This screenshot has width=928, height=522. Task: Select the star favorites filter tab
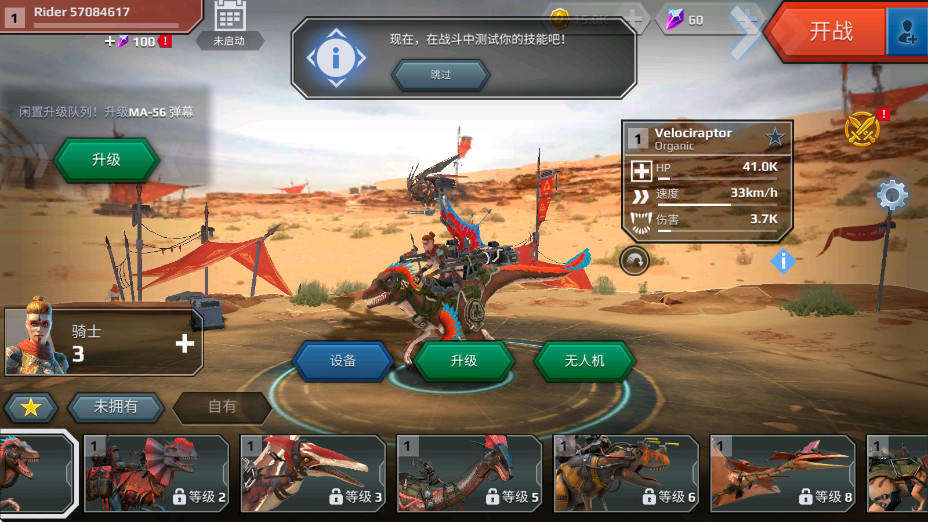[x=30, y=408]
